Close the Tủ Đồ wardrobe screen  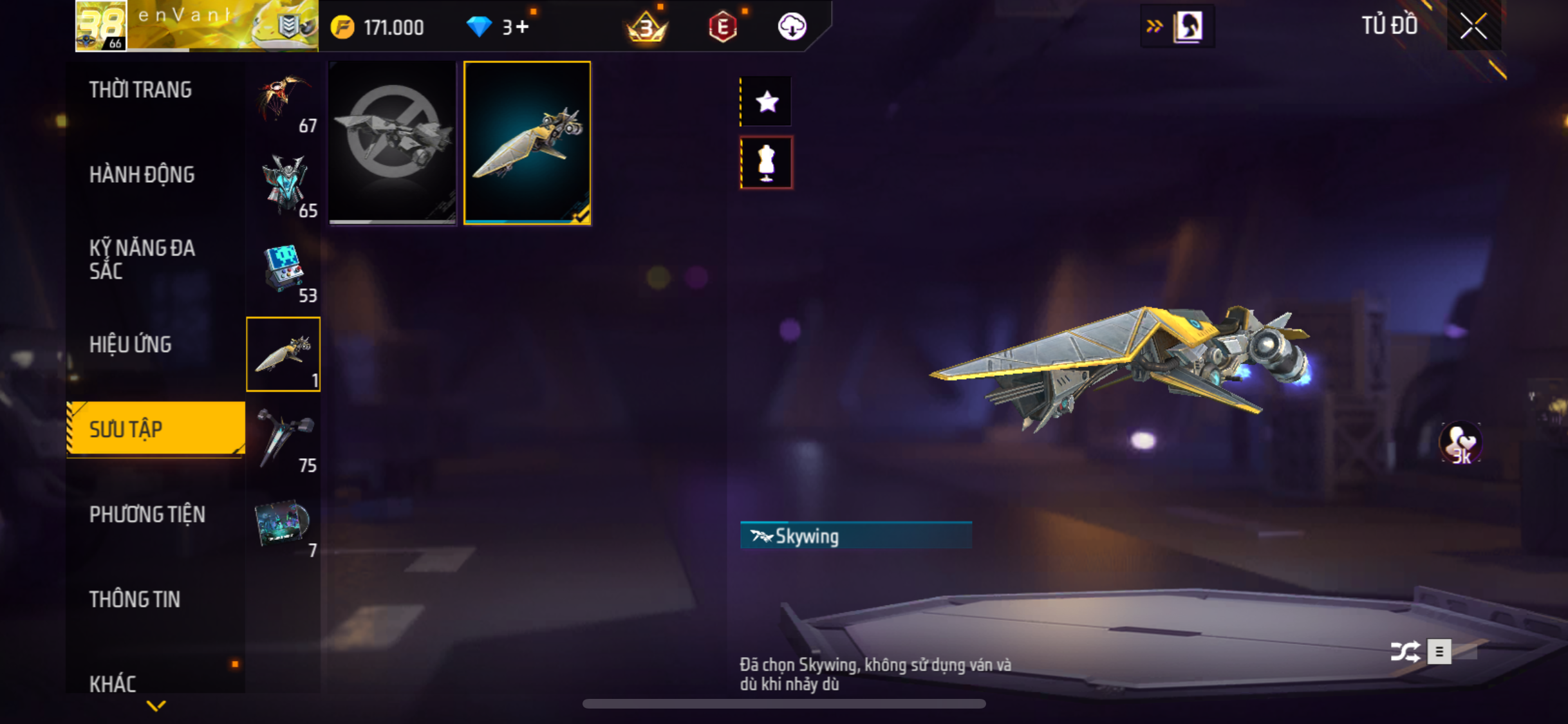(1473, 26)
